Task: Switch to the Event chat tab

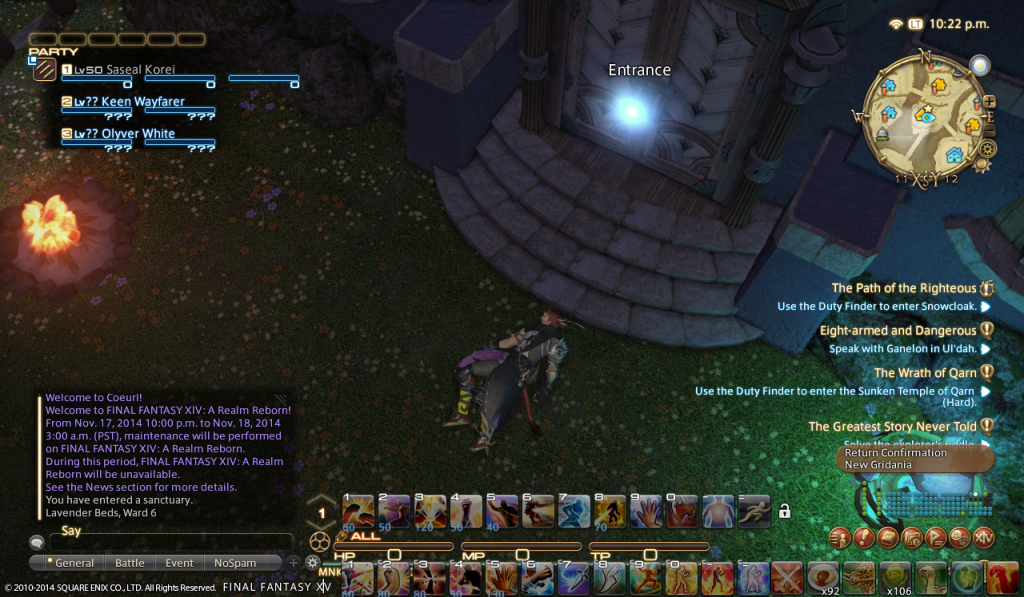Action: pos(180,563)
